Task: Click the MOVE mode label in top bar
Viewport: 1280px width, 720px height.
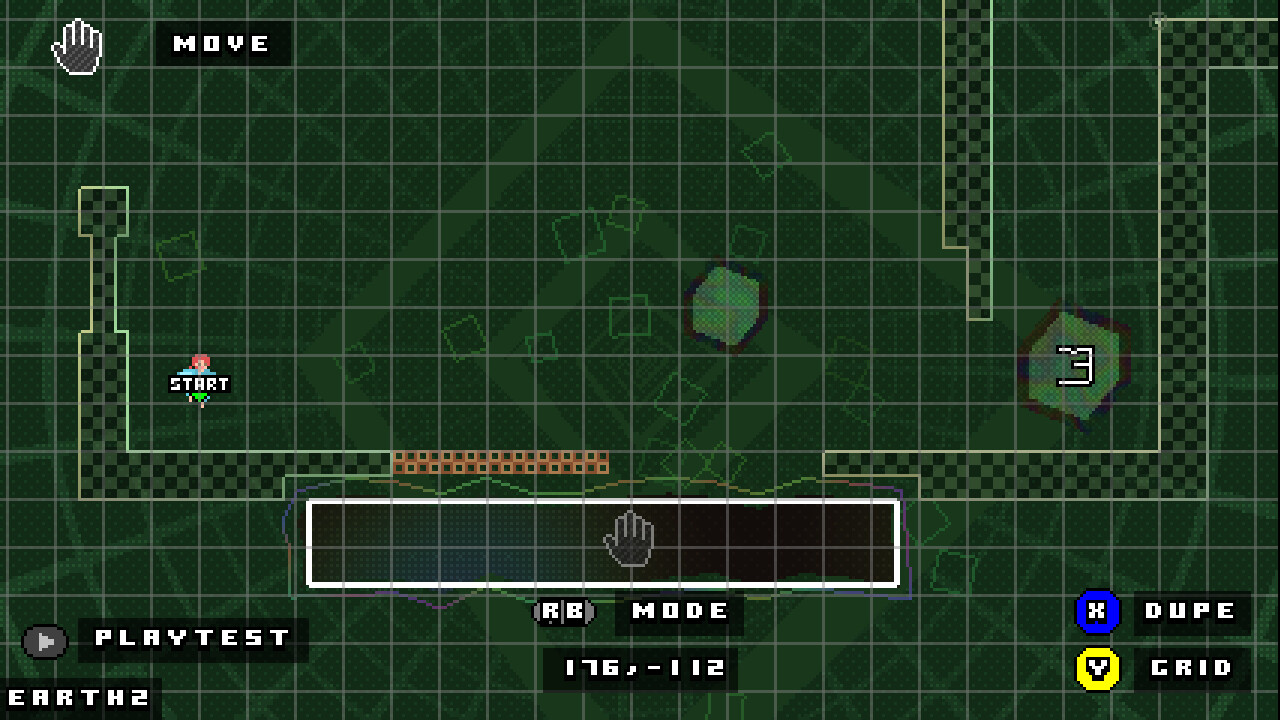Action: click(x=221, y=44)
